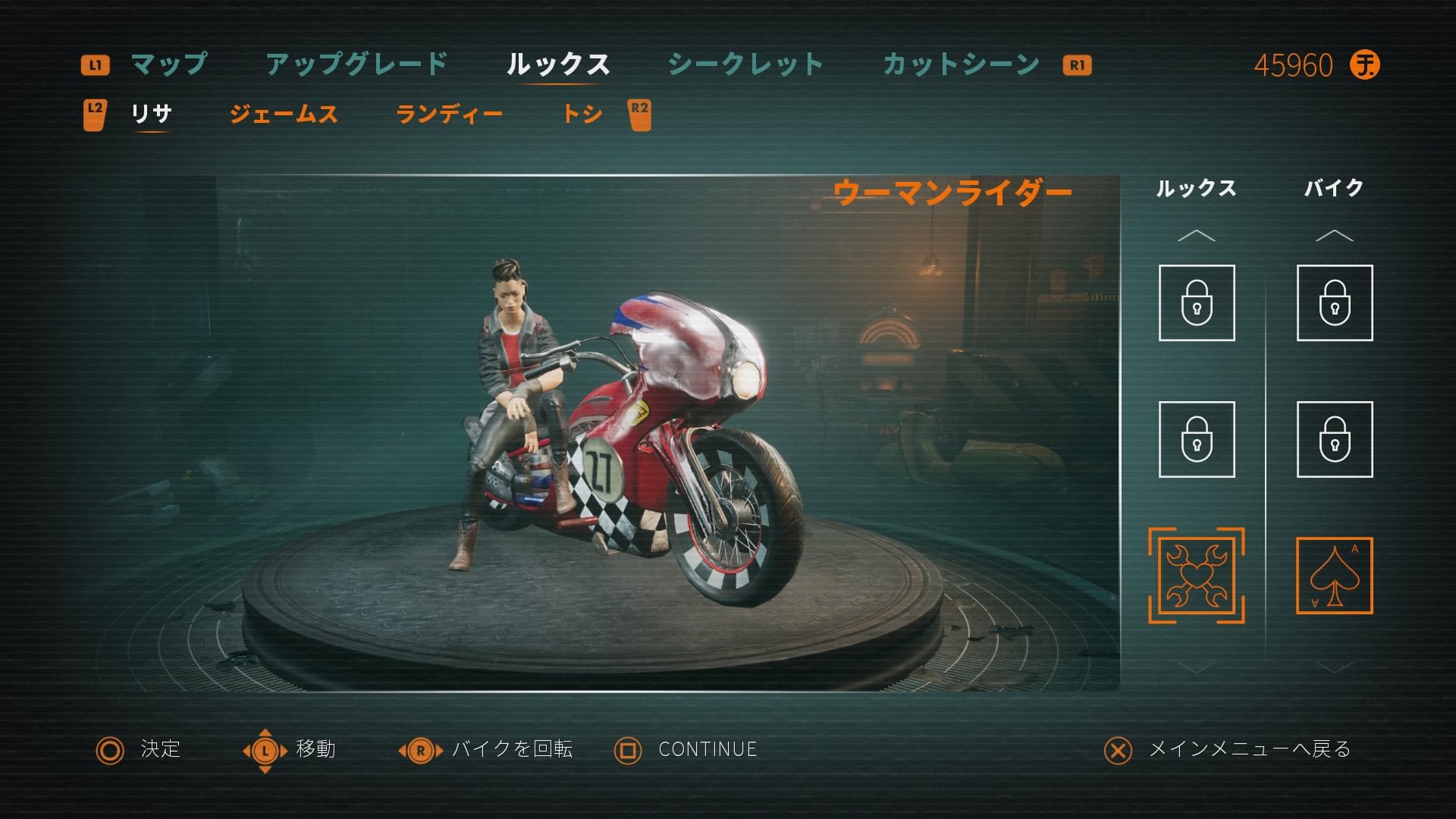Screen dimensions: 1456x819
Task: Open the アップグレード tab
Action: pos(357,64)
